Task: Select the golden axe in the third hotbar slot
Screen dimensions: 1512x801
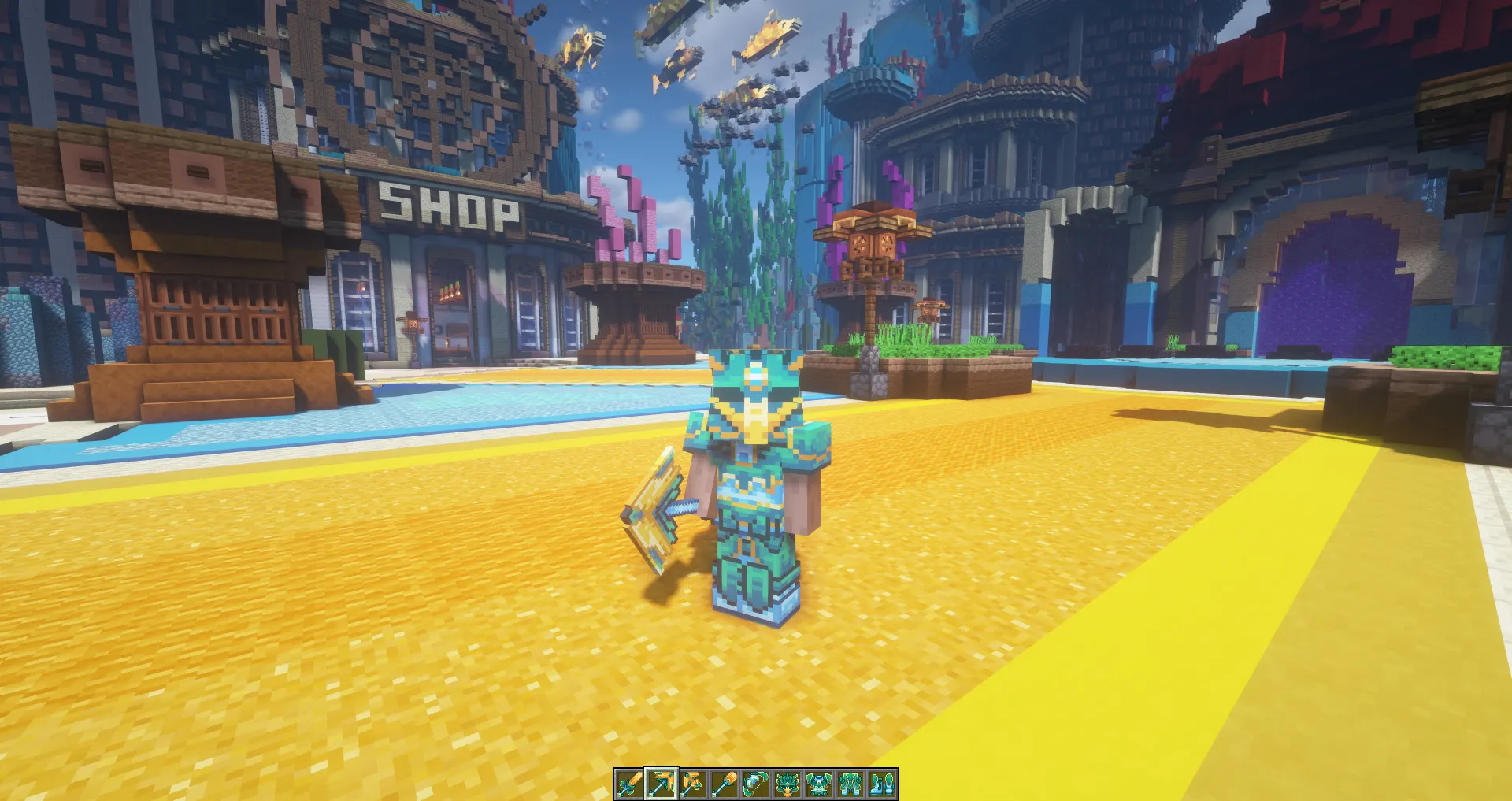Action: click(x=692, y=784)
